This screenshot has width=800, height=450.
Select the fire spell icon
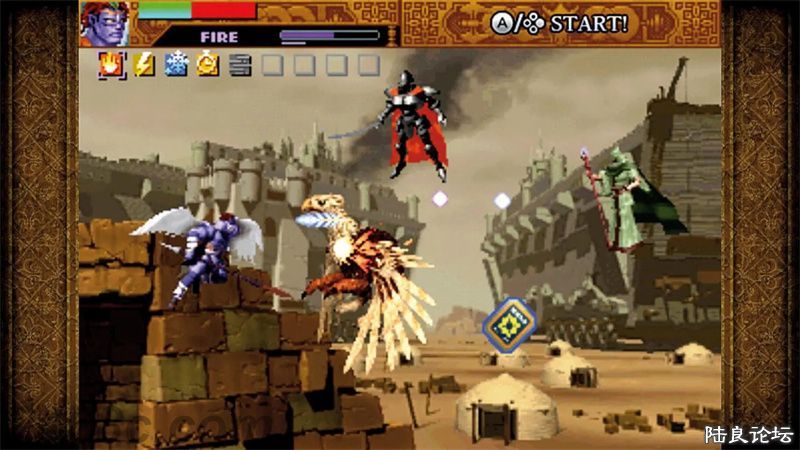tap(110, 66)
